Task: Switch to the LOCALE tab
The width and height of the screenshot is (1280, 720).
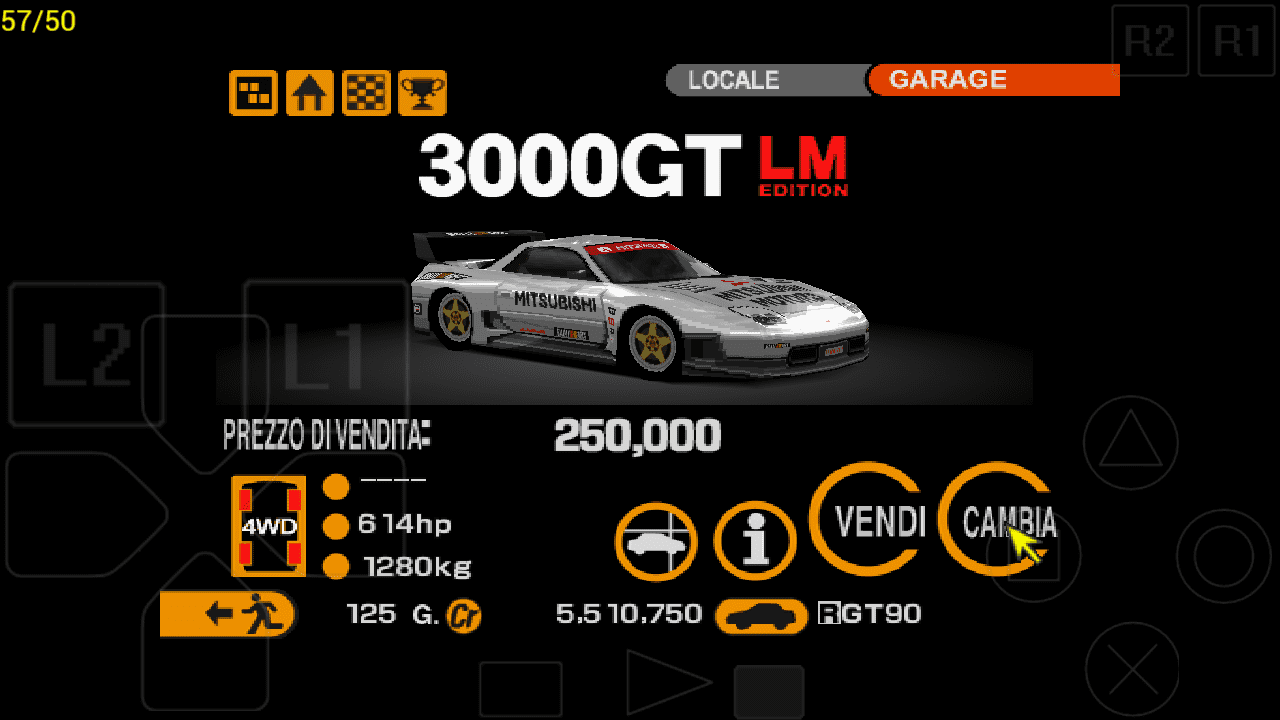Action: click(x=766, y=80)
